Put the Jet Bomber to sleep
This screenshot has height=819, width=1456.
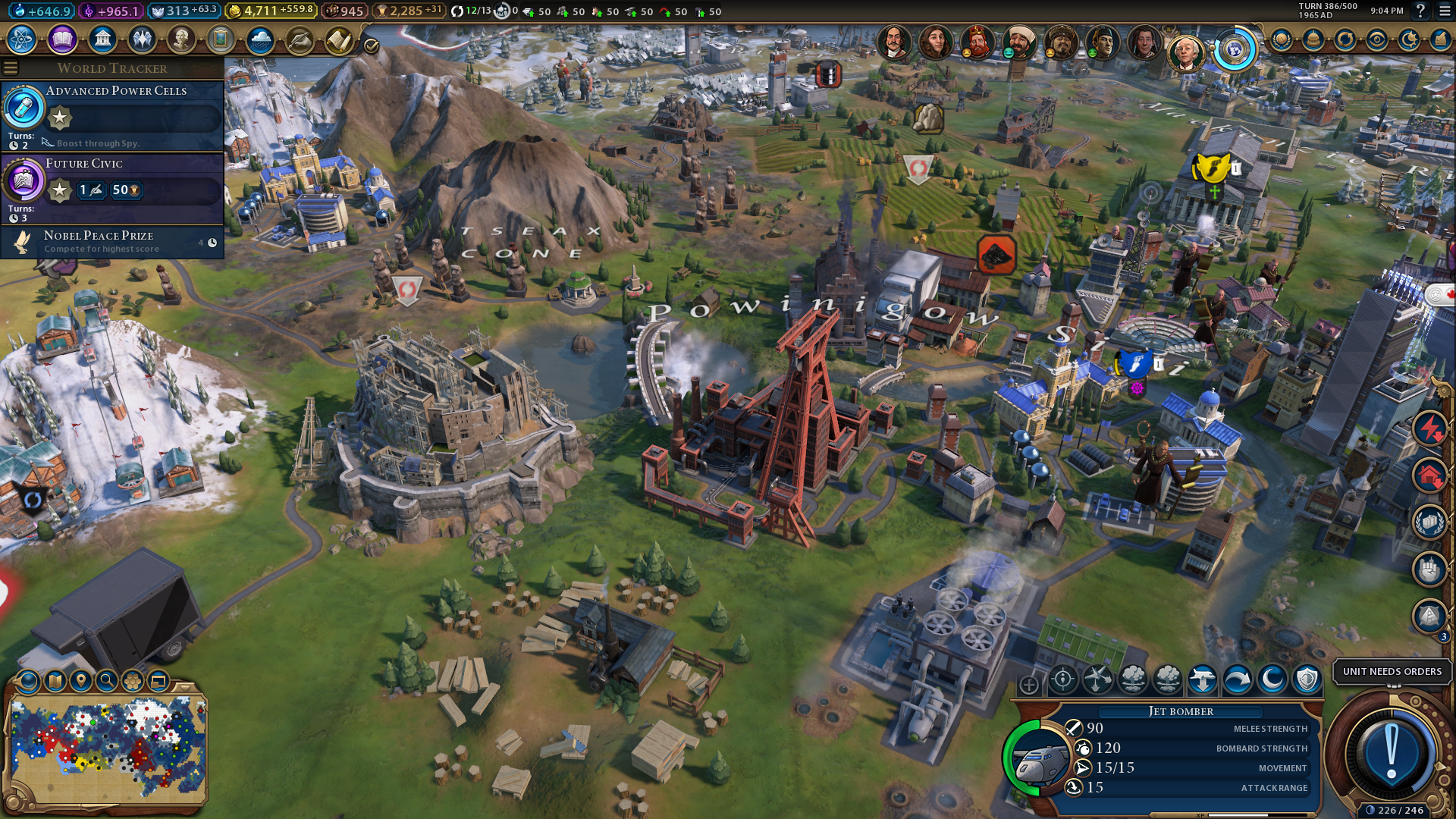point(1272,679)
